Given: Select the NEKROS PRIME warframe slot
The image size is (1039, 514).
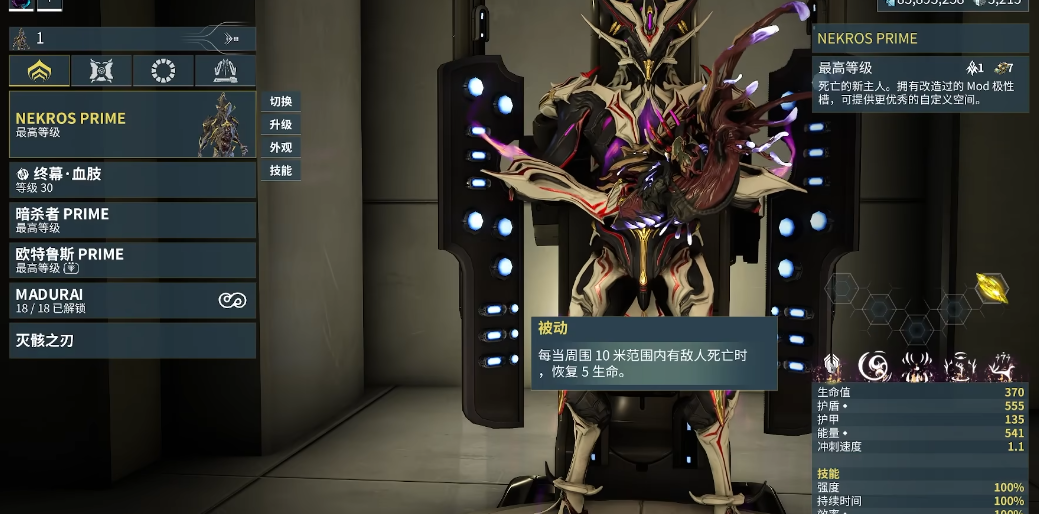Looking at the screenshot, I should pyautogui.click(x=132, y=124).
